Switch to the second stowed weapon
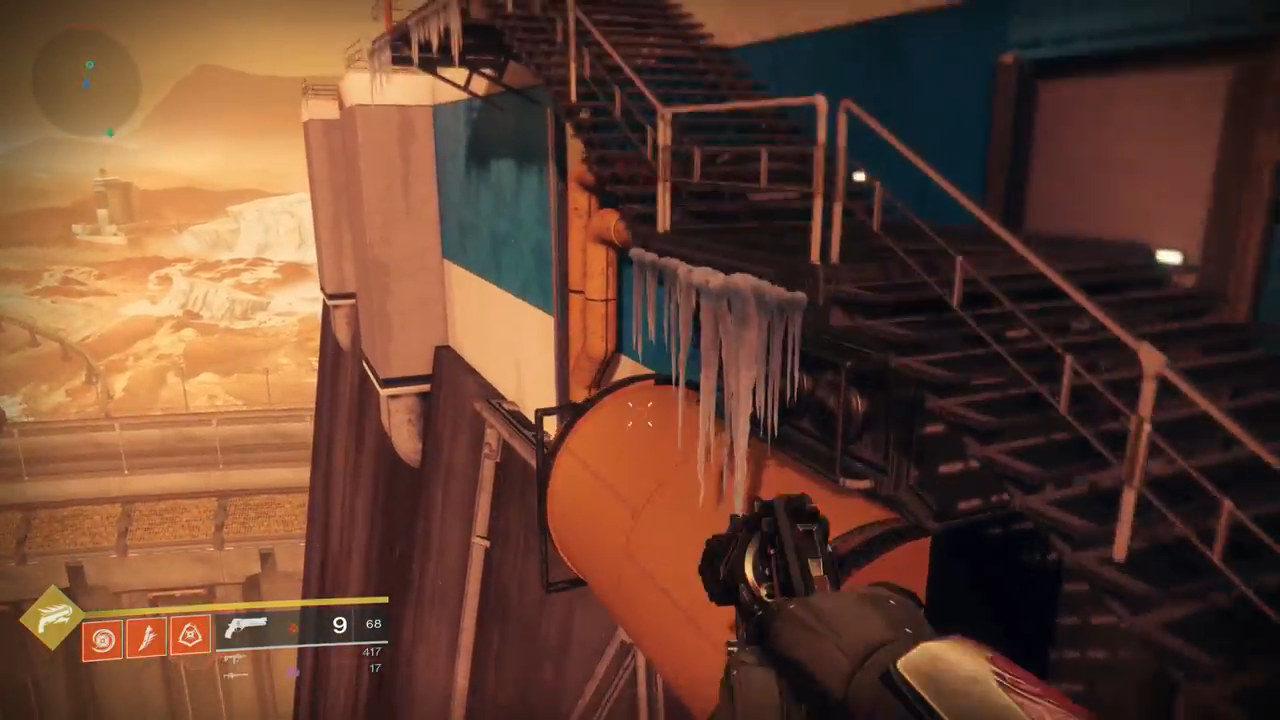1280x720 pixels. click(x=235, y=658)
